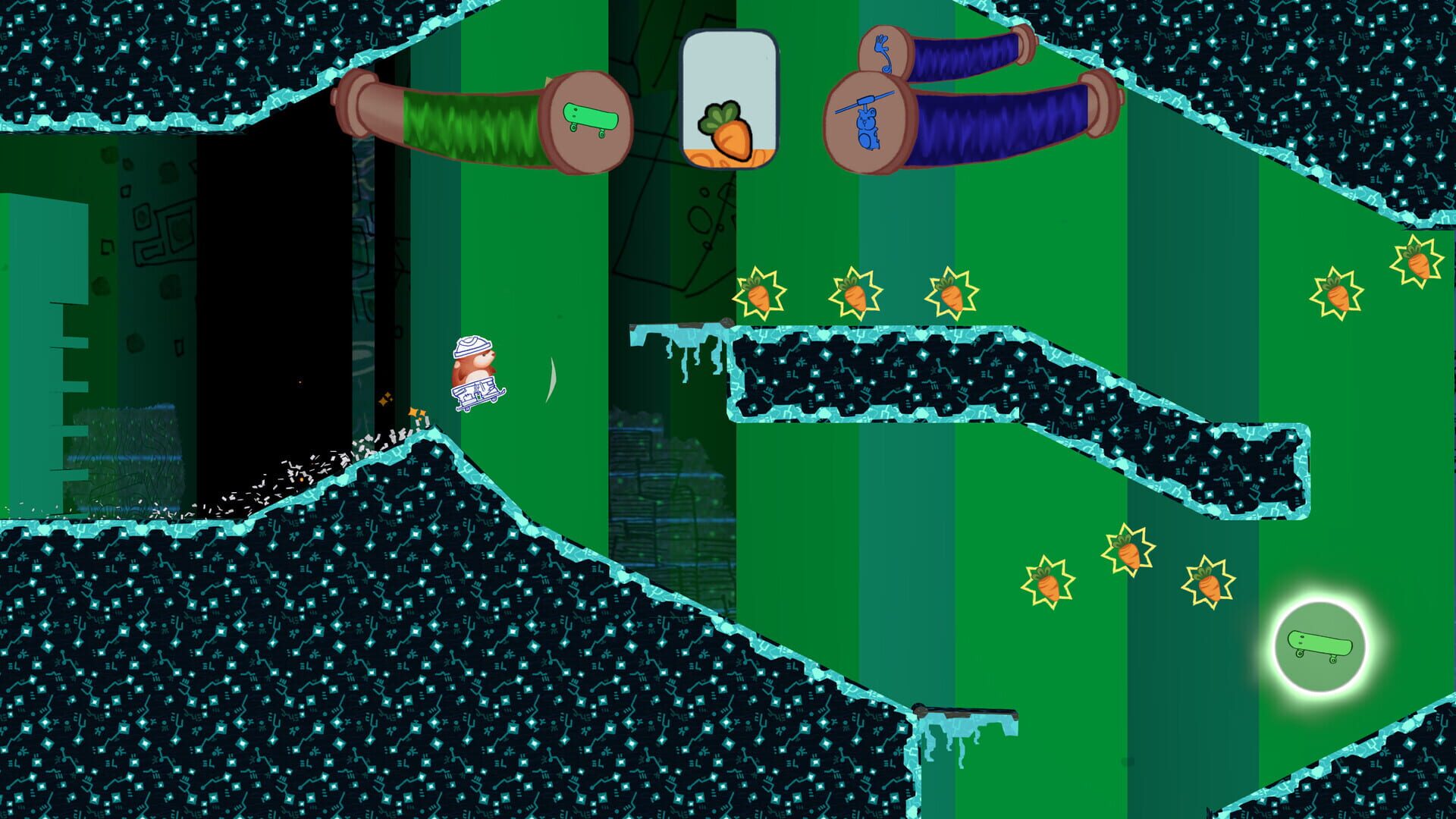
Task: Select the green skateboard spool icon
Action: (x=591, y=118)
